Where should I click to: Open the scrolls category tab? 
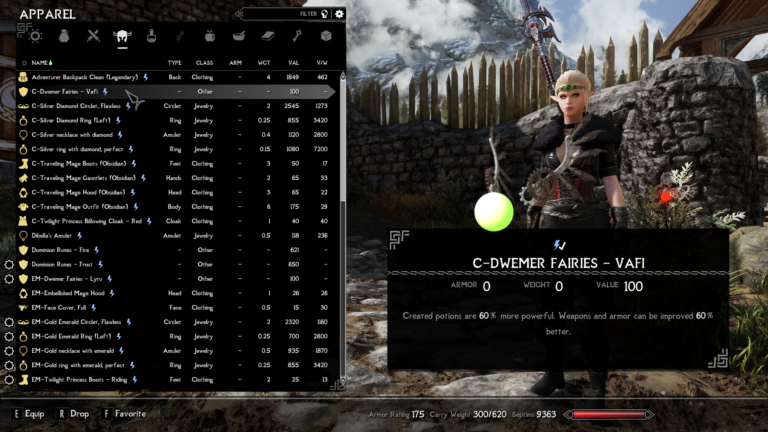181,36
